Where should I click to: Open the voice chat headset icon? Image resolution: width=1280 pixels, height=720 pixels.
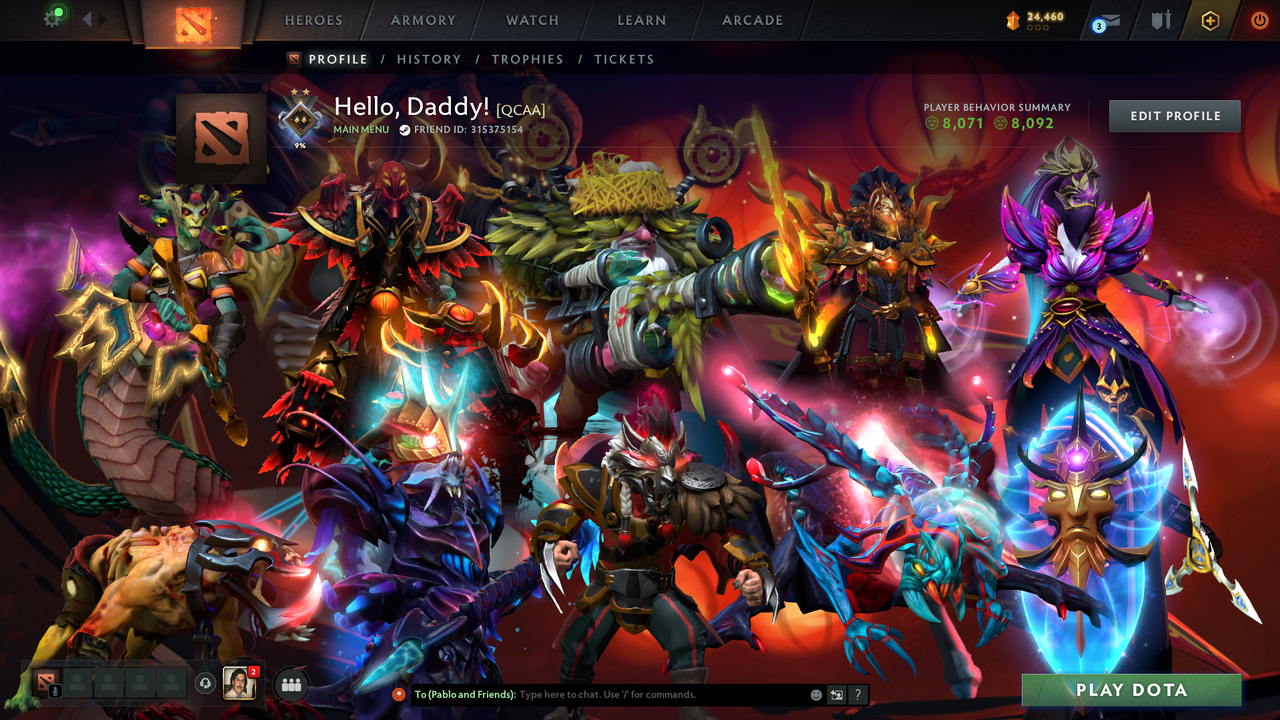click(204, 683)
